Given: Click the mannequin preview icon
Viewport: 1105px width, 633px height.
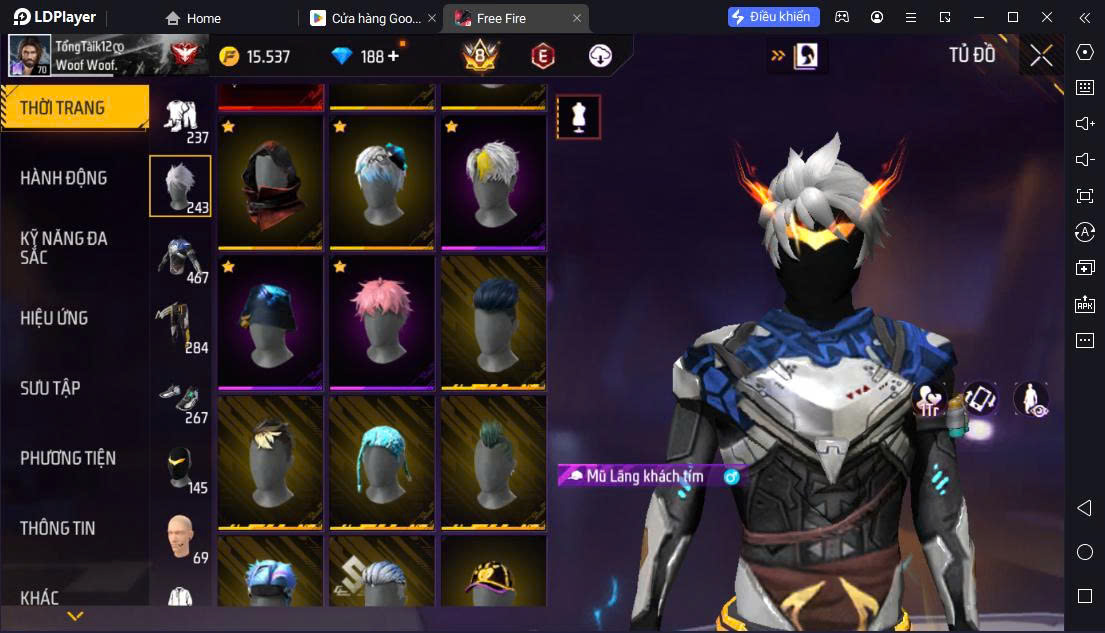Looking at the screenshot, I should click(579, 117).
